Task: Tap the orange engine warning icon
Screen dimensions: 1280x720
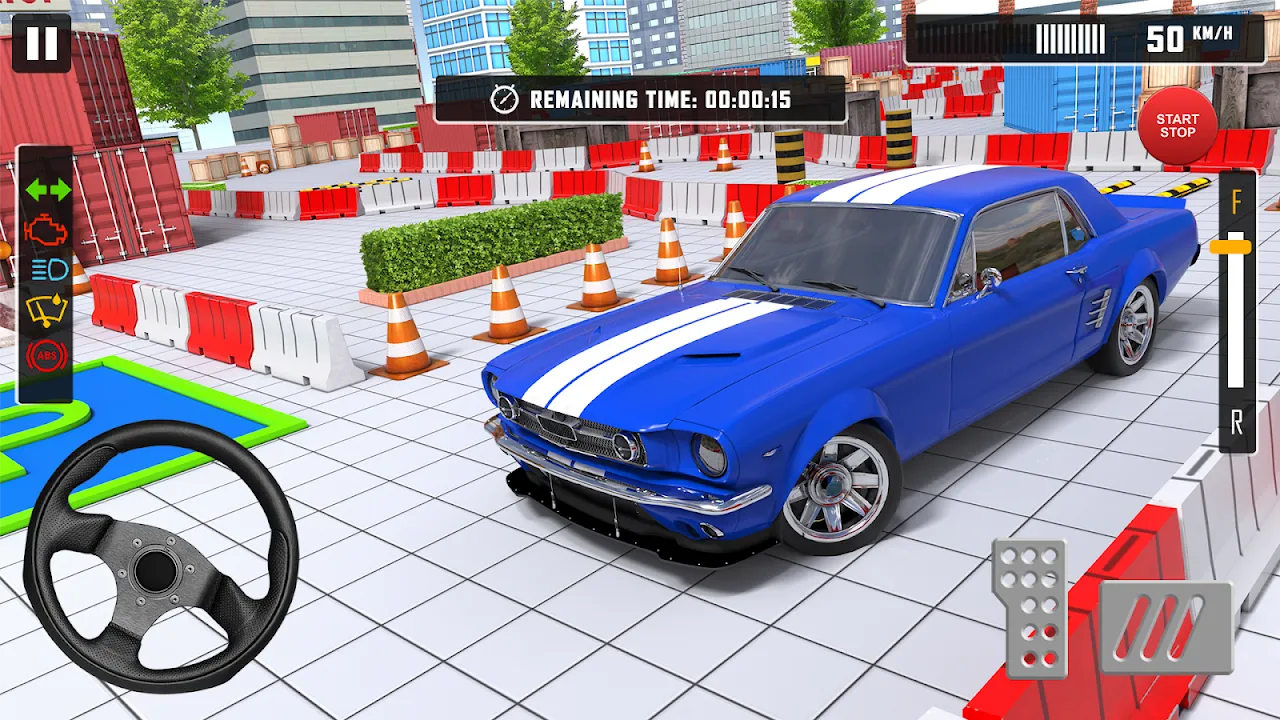Action: (x=47, y=230)
